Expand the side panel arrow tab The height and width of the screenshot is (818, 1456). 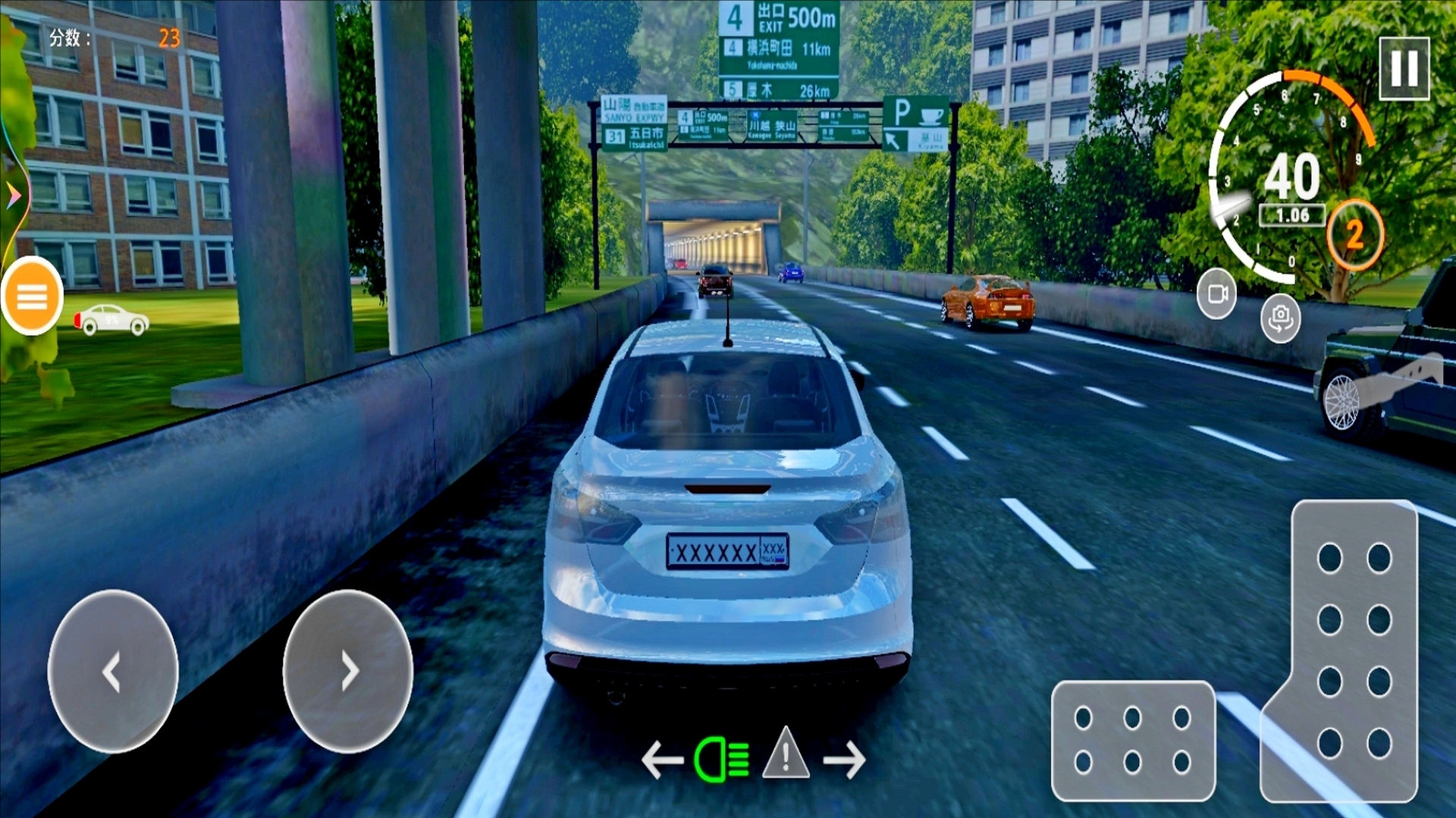(x=13, y=196)
